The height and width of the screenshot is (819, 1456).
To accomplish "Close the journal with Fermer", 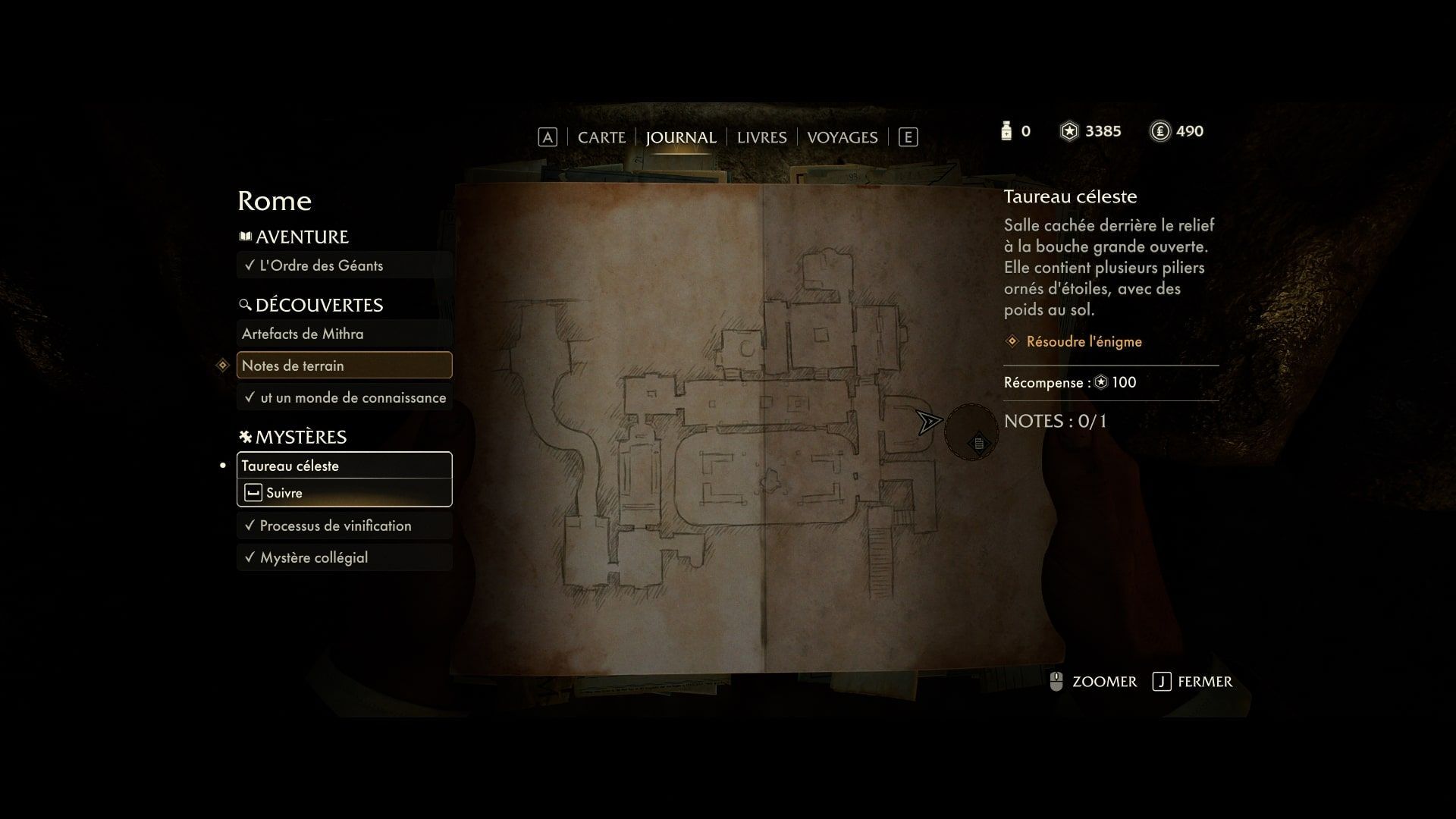I will coord(1193,682).
